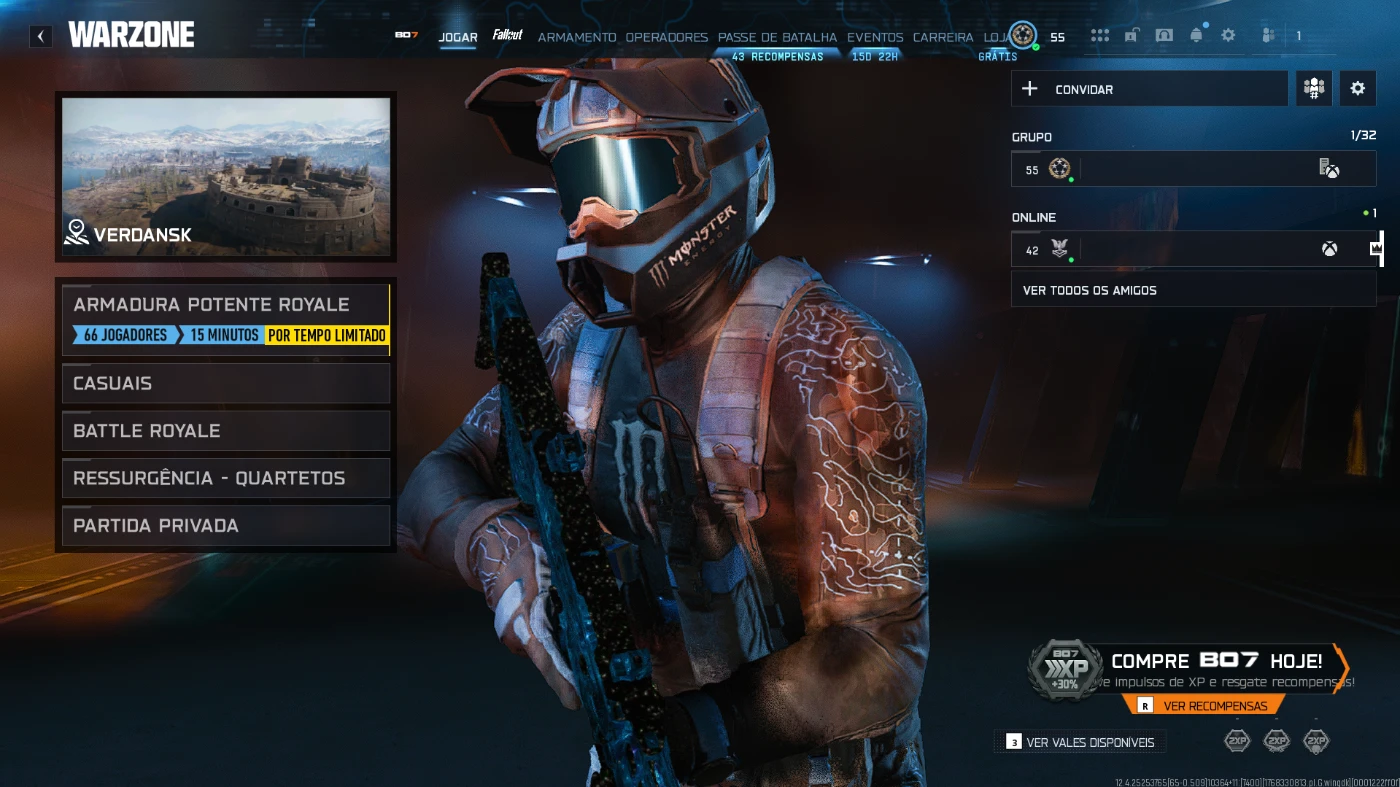The width and height of the screenshot is (1400, 787).
Task: Go to the Passe de Batalha tab
Action: (x=777, y=37)
